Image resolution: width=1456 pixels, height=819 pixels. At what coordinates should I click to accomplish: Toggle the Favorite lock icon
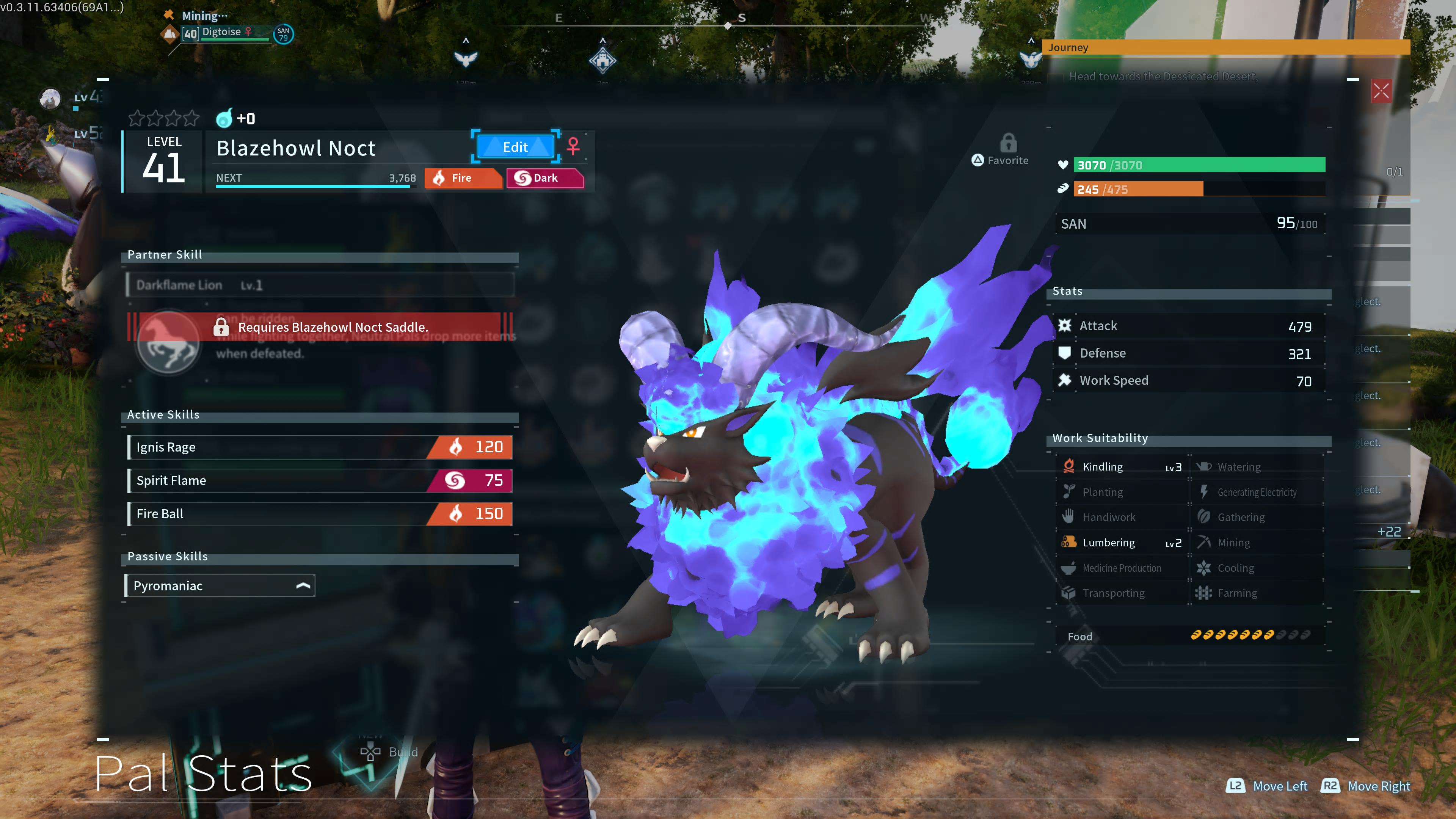1008,144
